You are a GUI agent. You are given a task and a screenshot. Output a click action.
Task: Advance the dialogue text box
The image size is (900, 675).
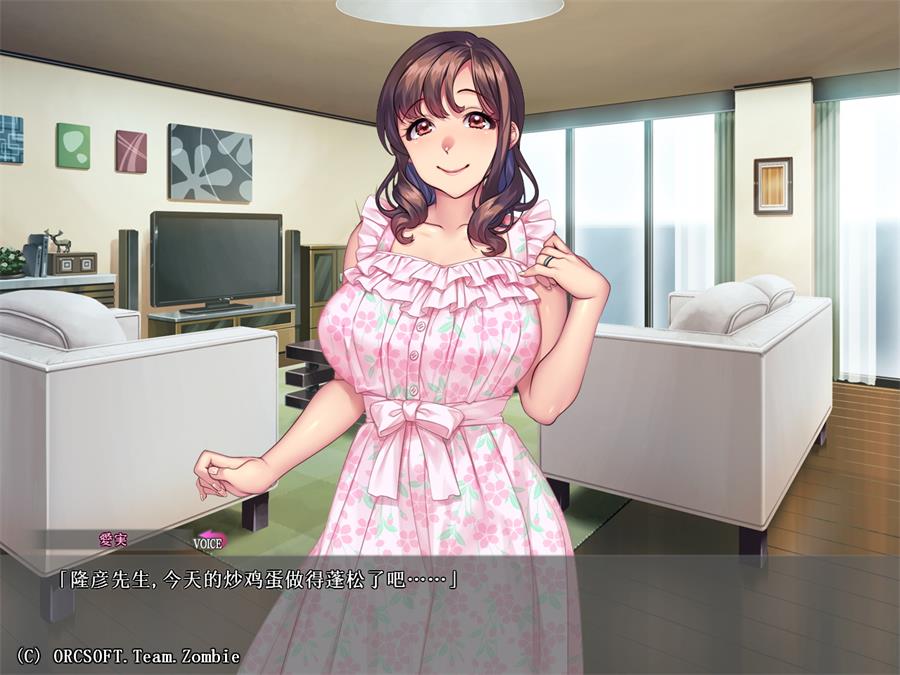pyautogui.click(x=450, y=610)
